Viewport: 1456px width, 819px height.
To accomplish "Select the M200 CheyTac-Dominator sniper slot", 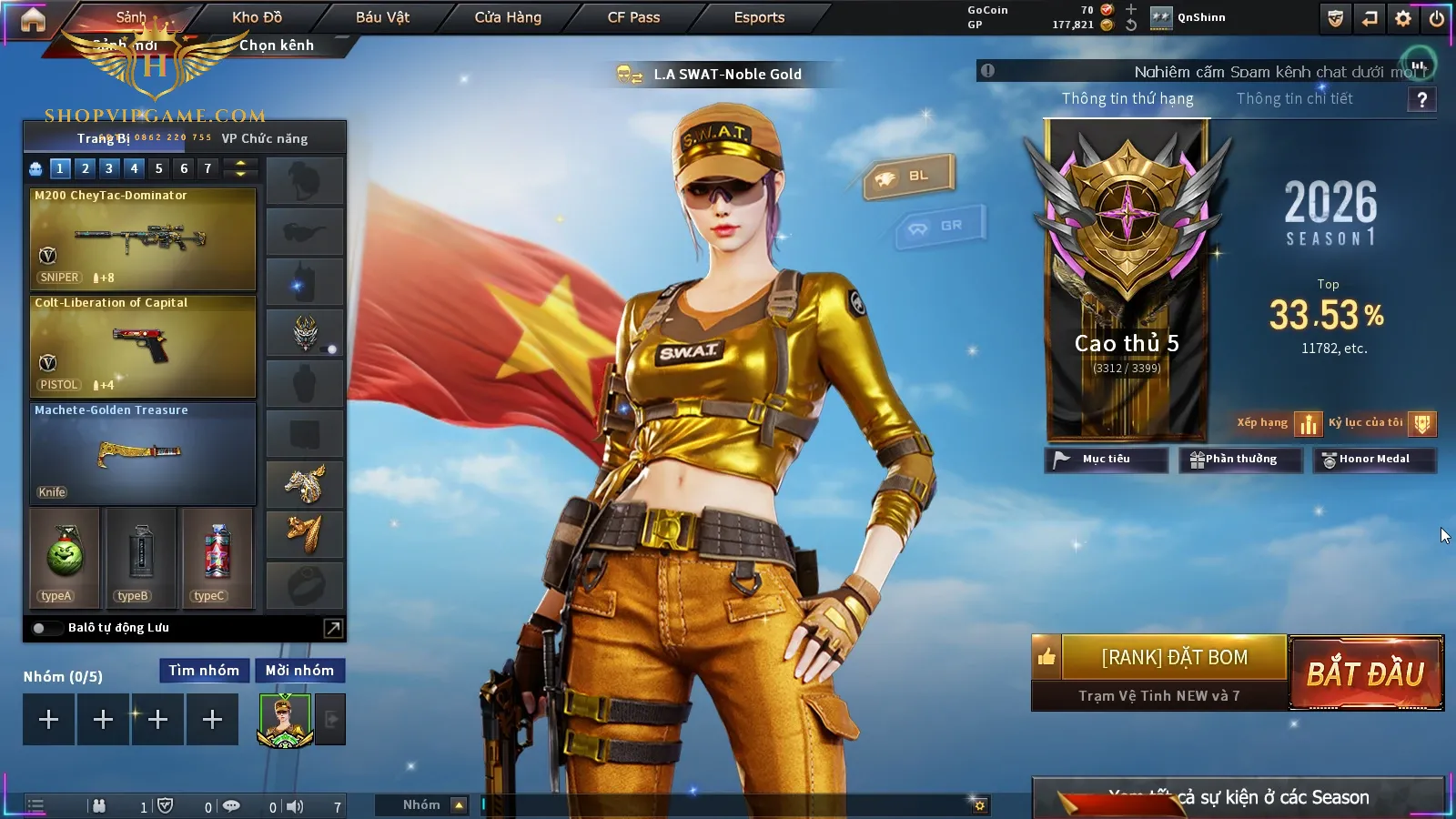I will 143,238.
